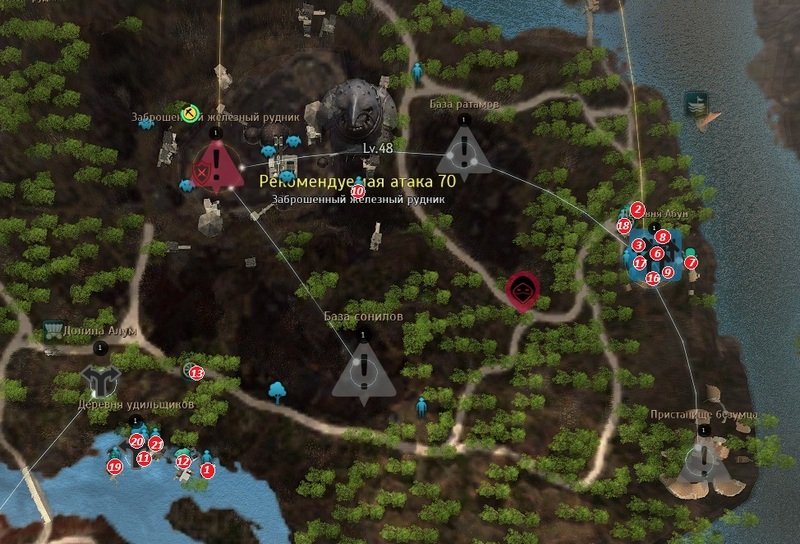Click red numbered marker 2 in the village

coord(637,210)
